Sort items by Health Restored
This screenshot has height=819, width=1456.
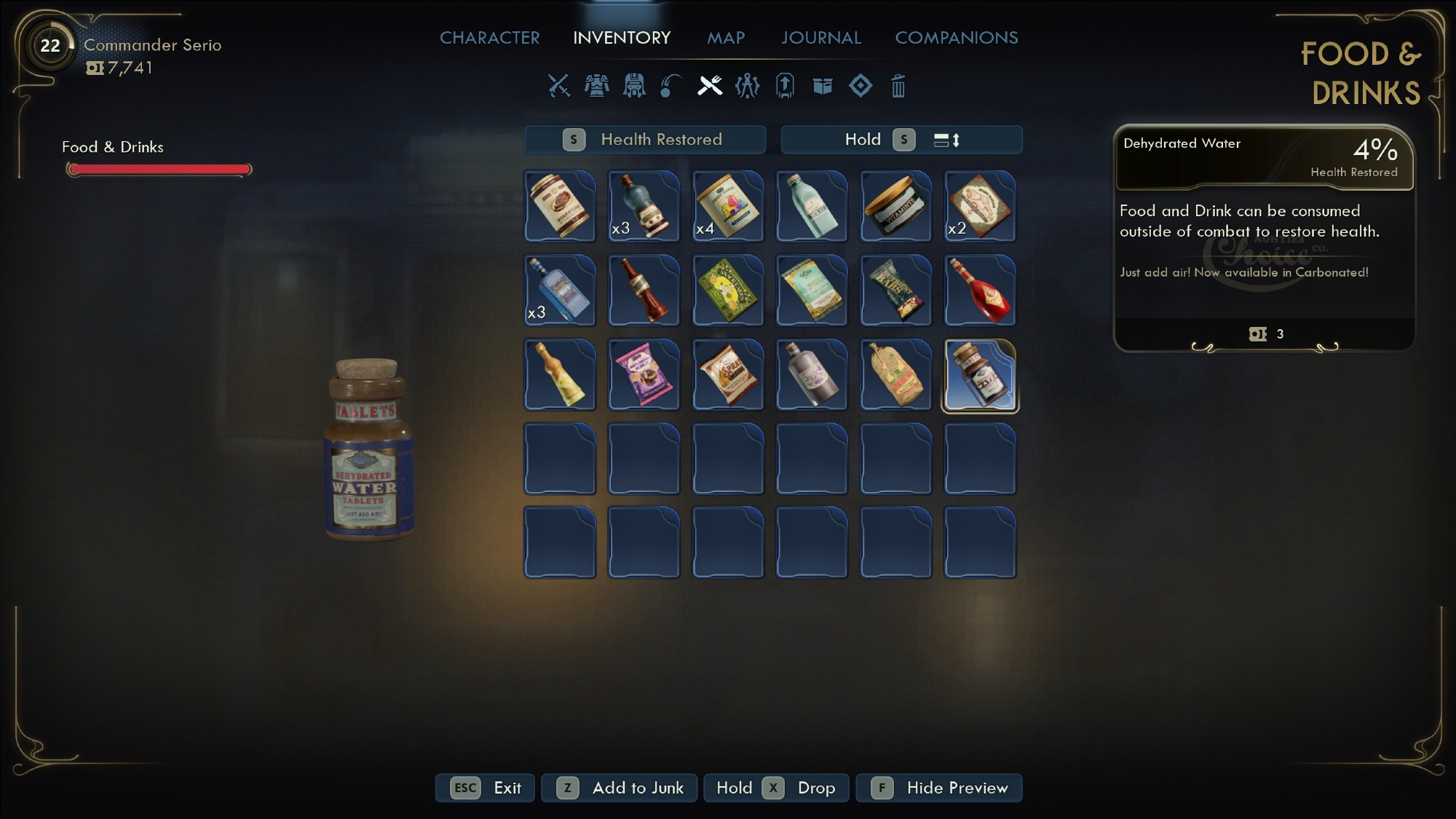(x=645, y=140)
